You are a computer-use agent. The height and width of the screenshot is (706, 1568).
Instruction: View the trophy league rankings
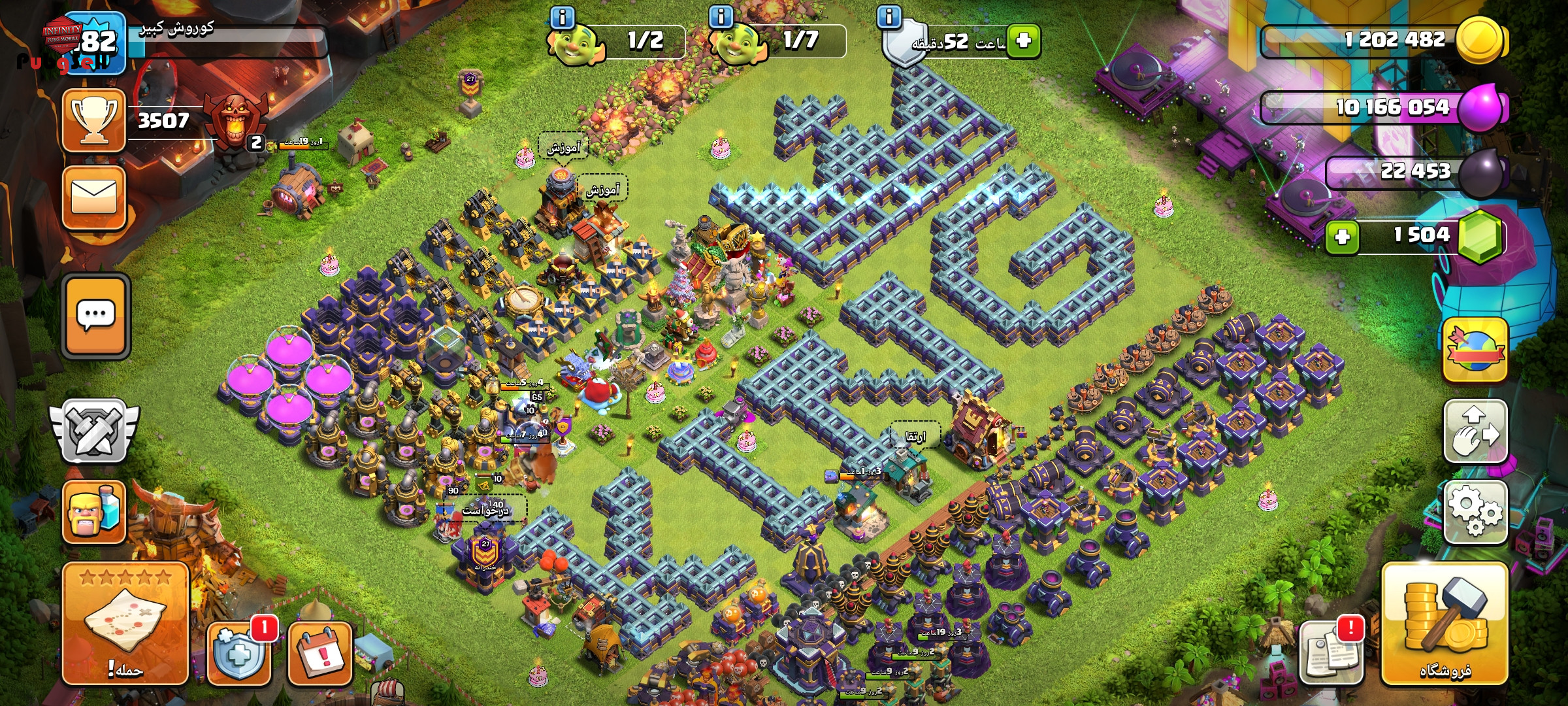click(x=94, y=121)
